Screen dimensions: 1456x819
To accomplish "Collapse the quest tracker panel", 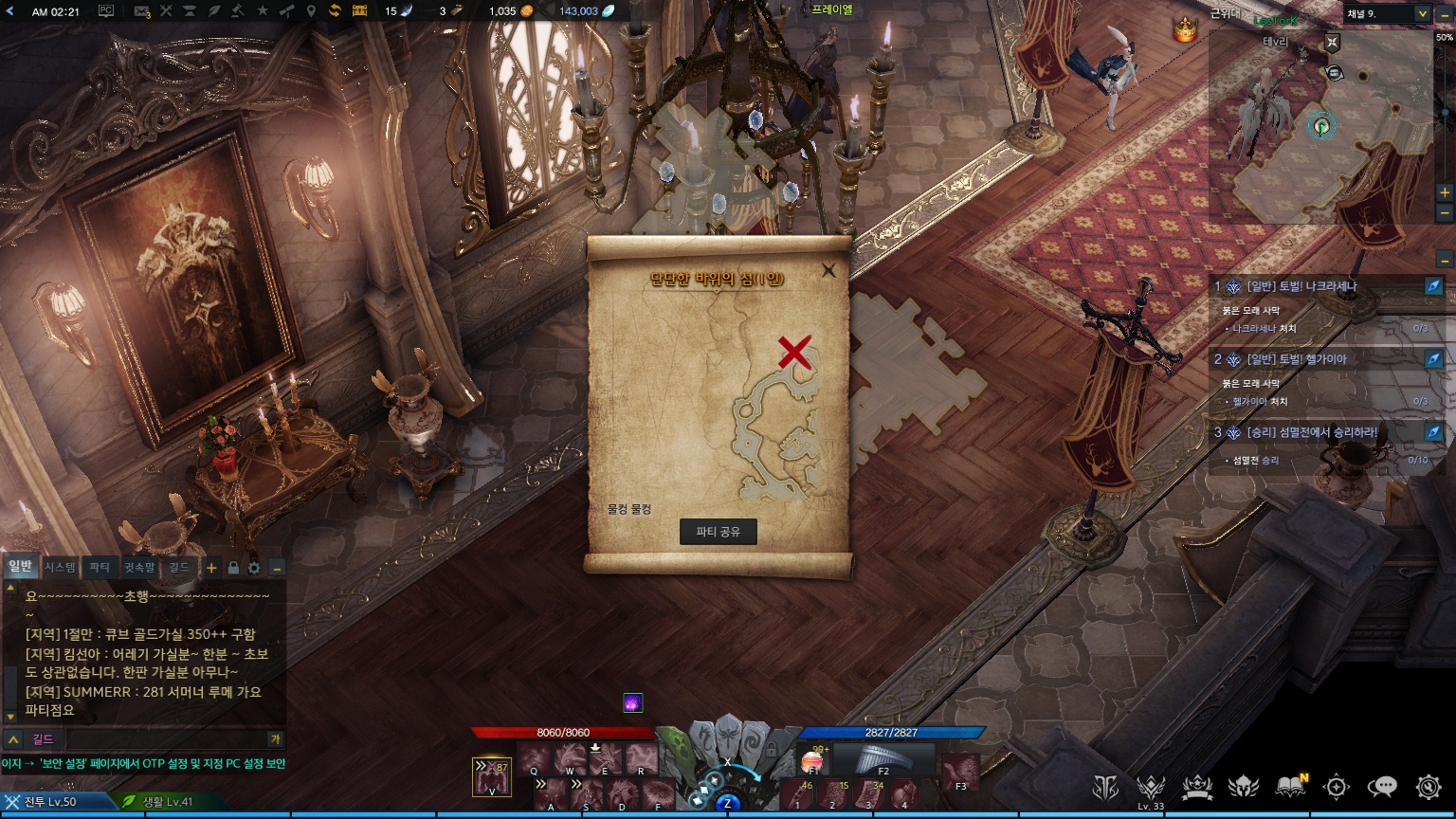I will tap(1445, 259).
